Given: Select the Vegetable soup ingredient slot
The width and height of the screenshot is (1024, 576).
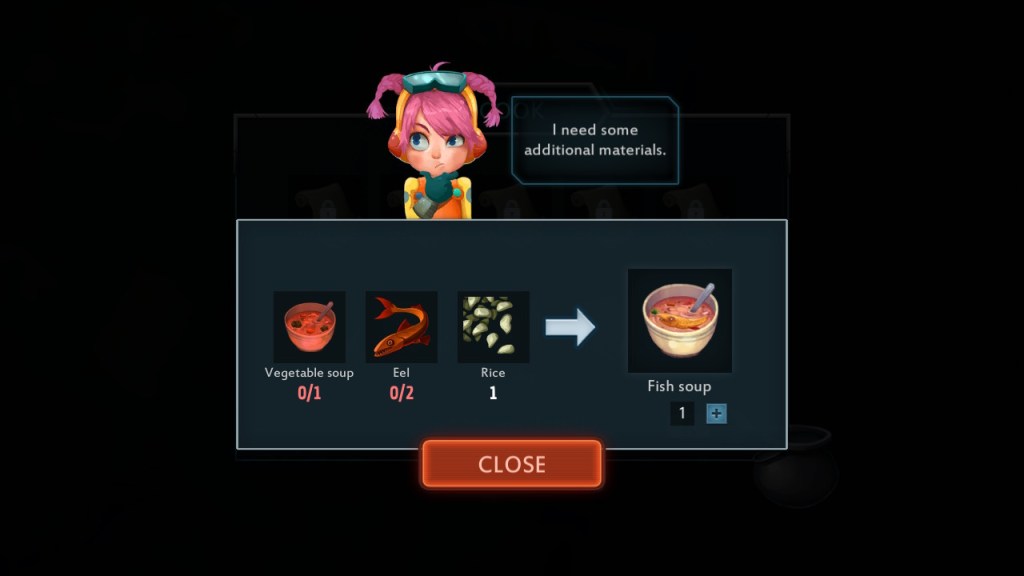Looking at the screenshot, I should [x=309, y=327].
